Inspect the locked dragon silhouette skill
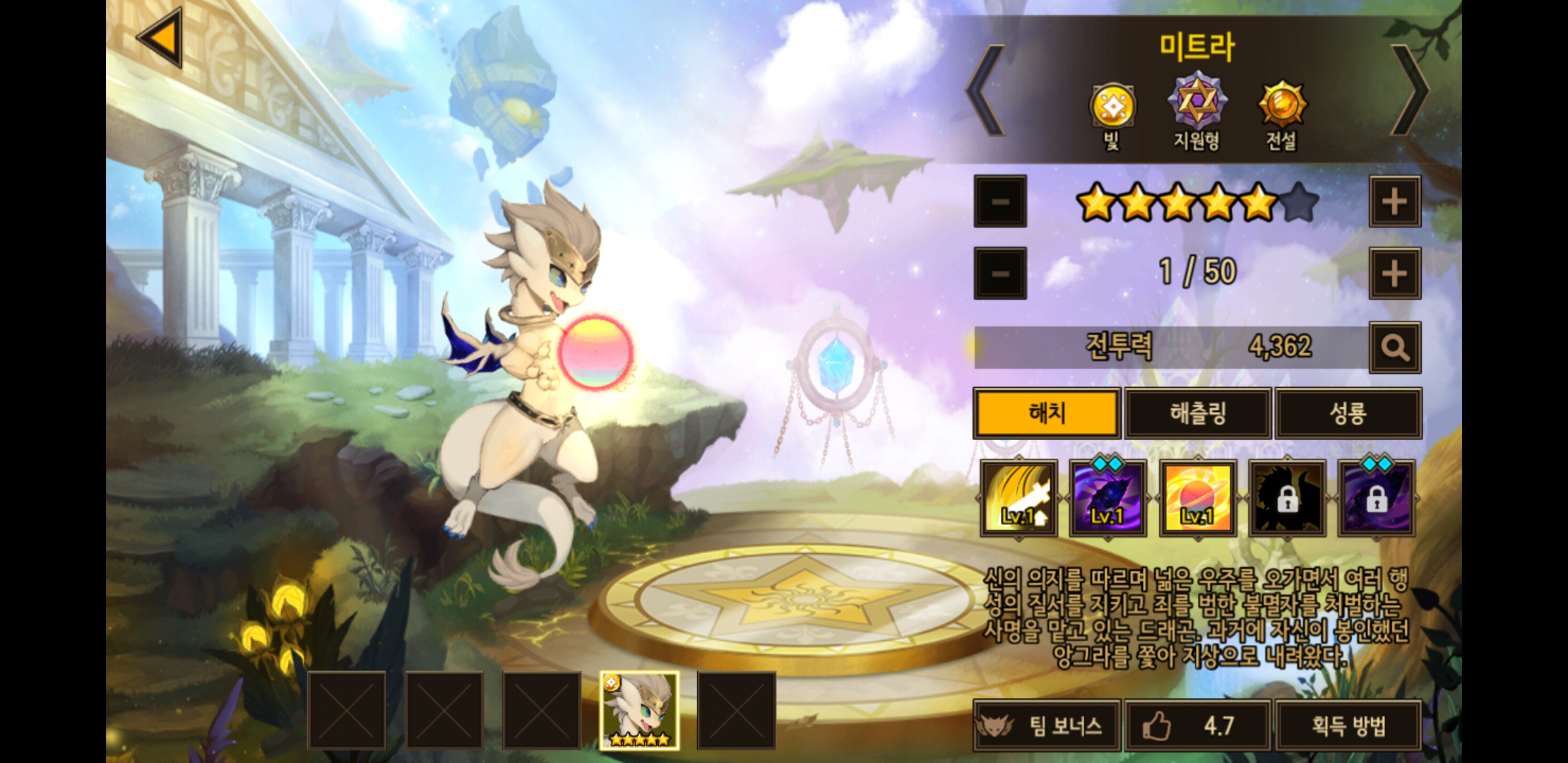The image size is (1568, 763). [1287, 498]
